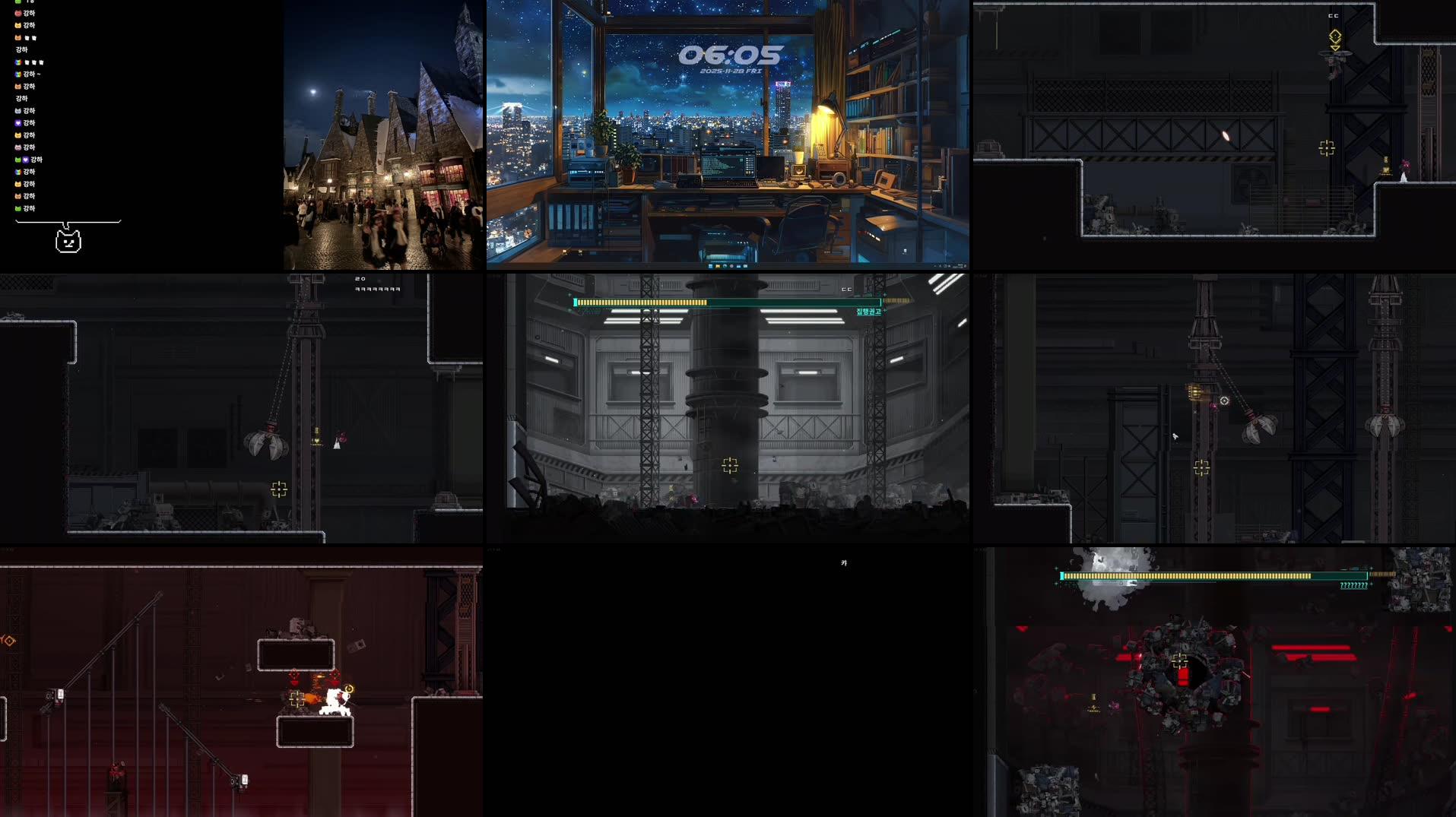Viewport: 1456px width, 817px height.
Task: Expand hidden tray icons with the chevron
Action: pyautogui.click(x=934, y=268)
